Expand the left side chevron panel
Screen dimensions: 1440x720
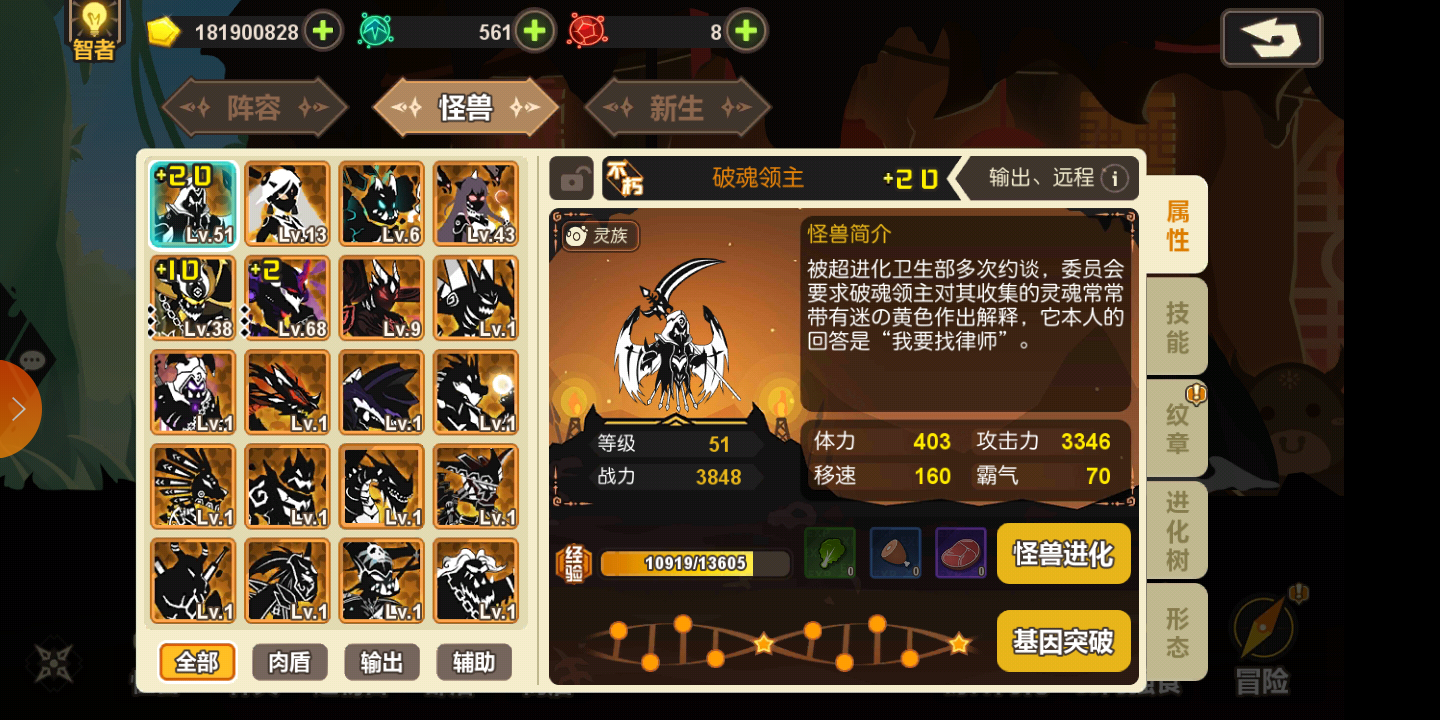click(18, 408)
